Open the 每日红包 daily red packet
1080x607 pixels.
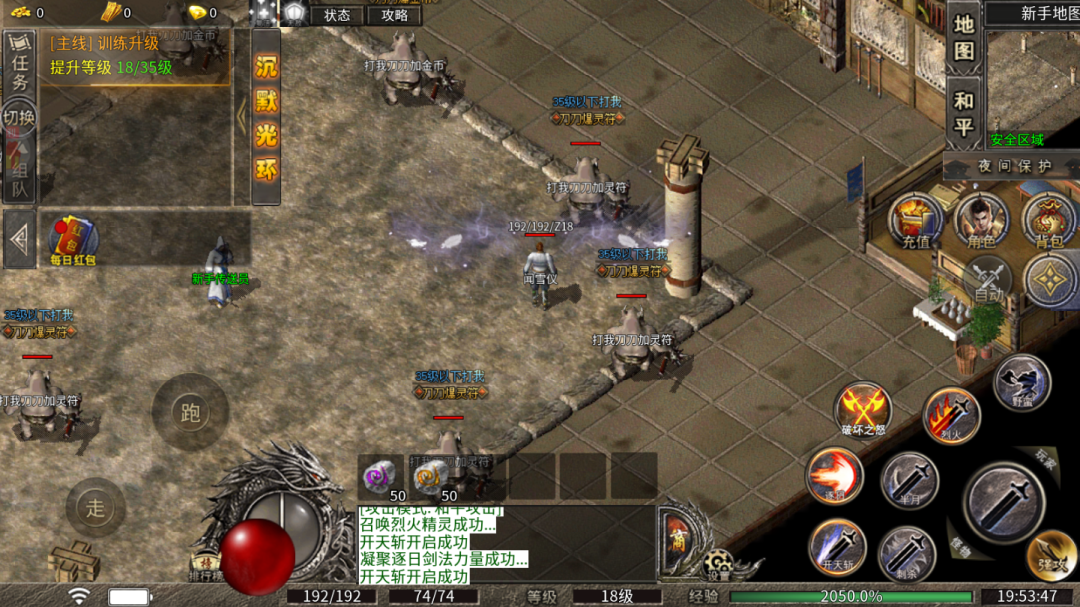tap(73, 240)
